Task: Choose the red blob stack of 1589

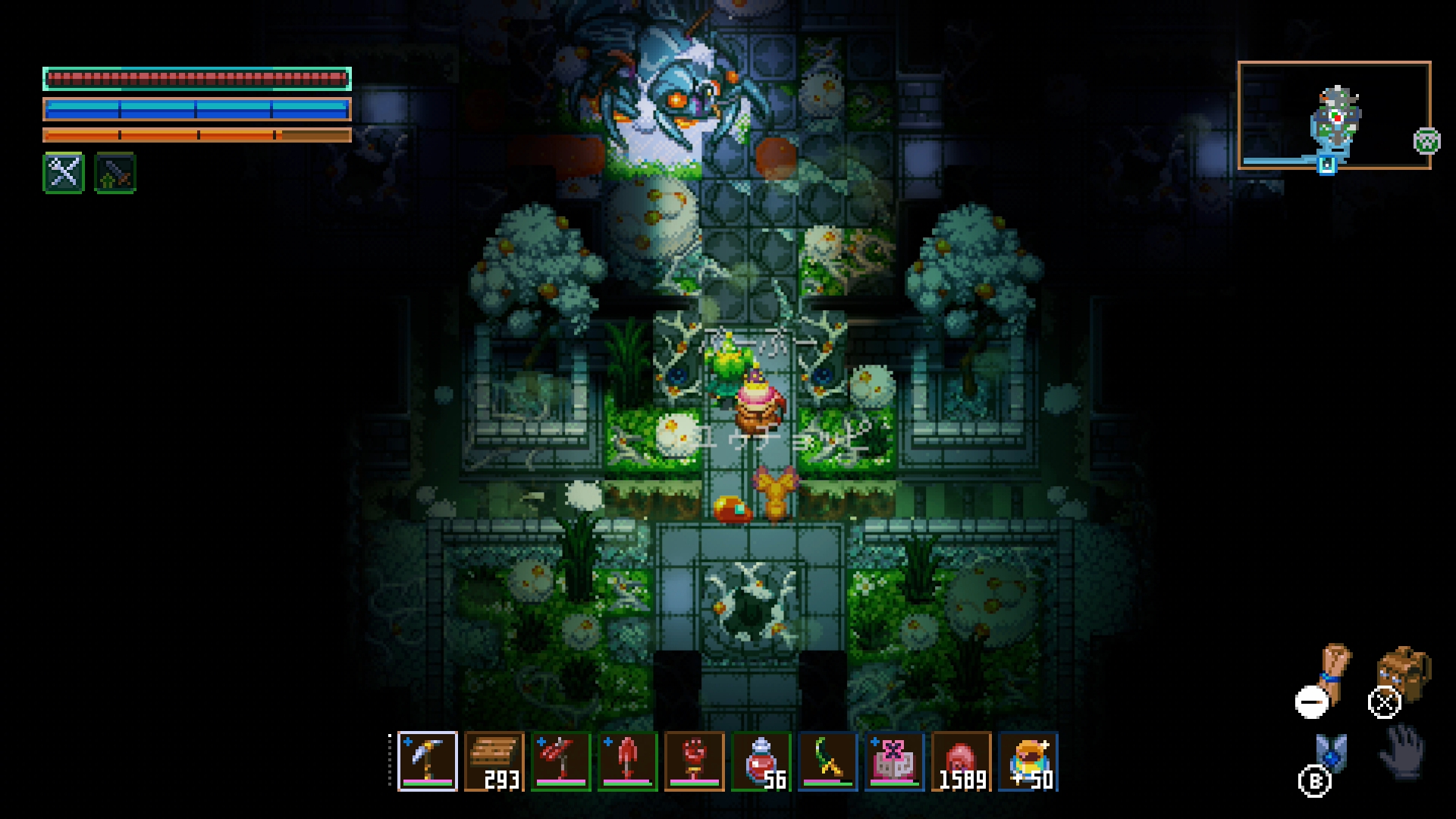Action: pyautogui.click(x=962, y=761)
